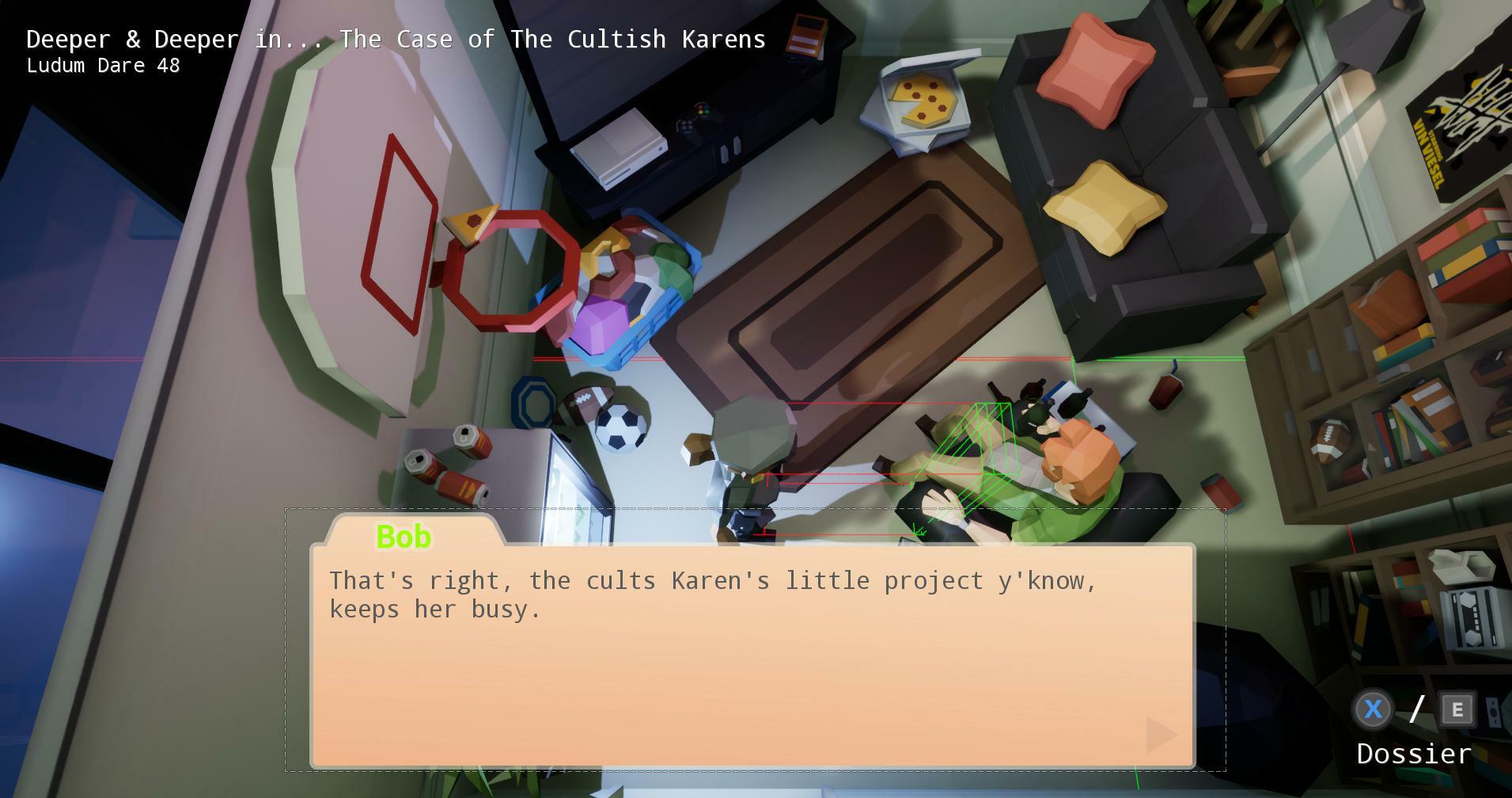Screen dimensions: 1512x798
Task: Click the pizza slice on the round table
Action: [x=472, y=224]
